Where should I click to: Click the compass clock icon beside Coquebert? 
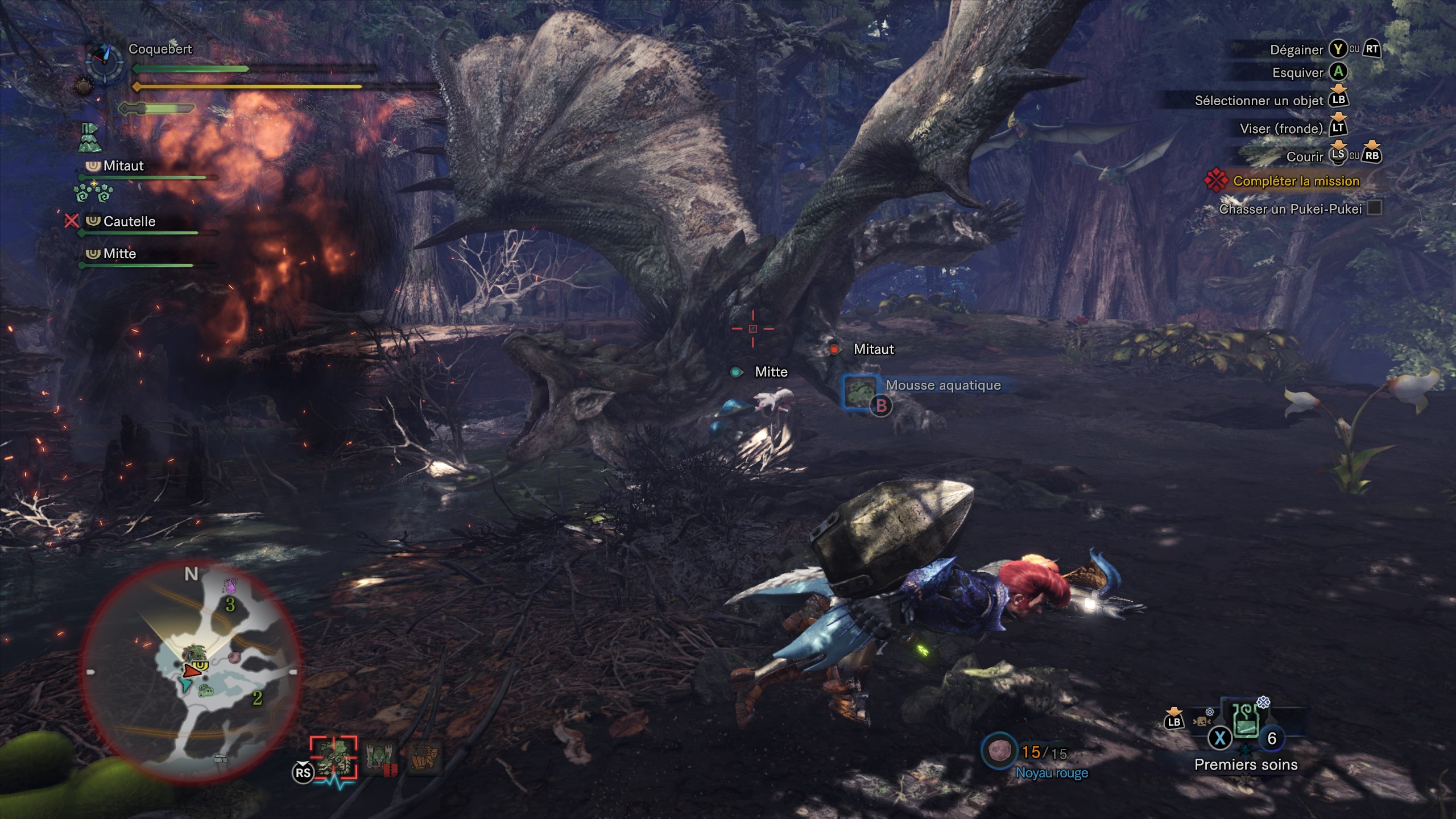click(105, 61)
